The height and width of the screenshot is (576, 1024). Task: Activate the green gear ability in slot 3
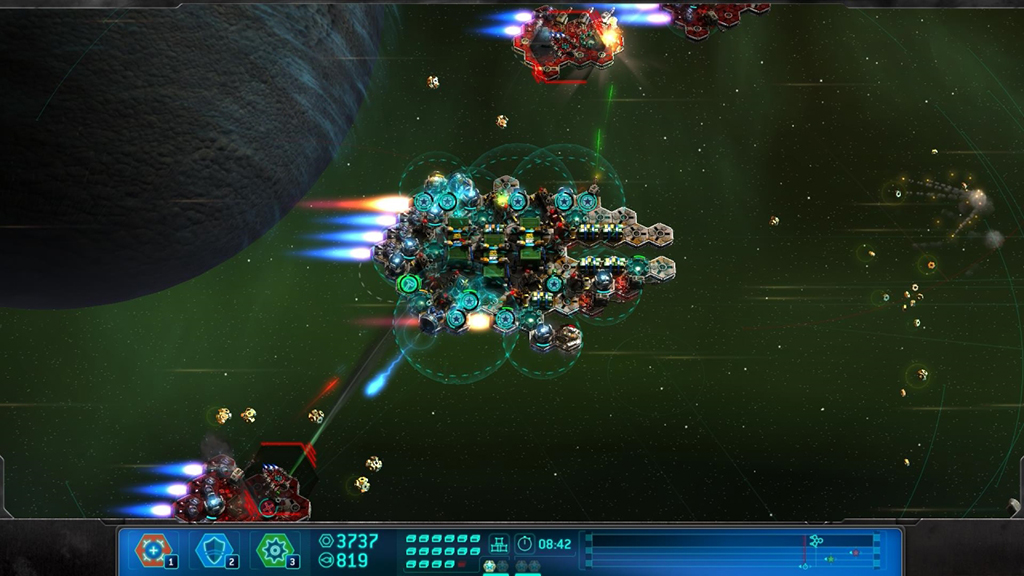(x=274, y=549)
